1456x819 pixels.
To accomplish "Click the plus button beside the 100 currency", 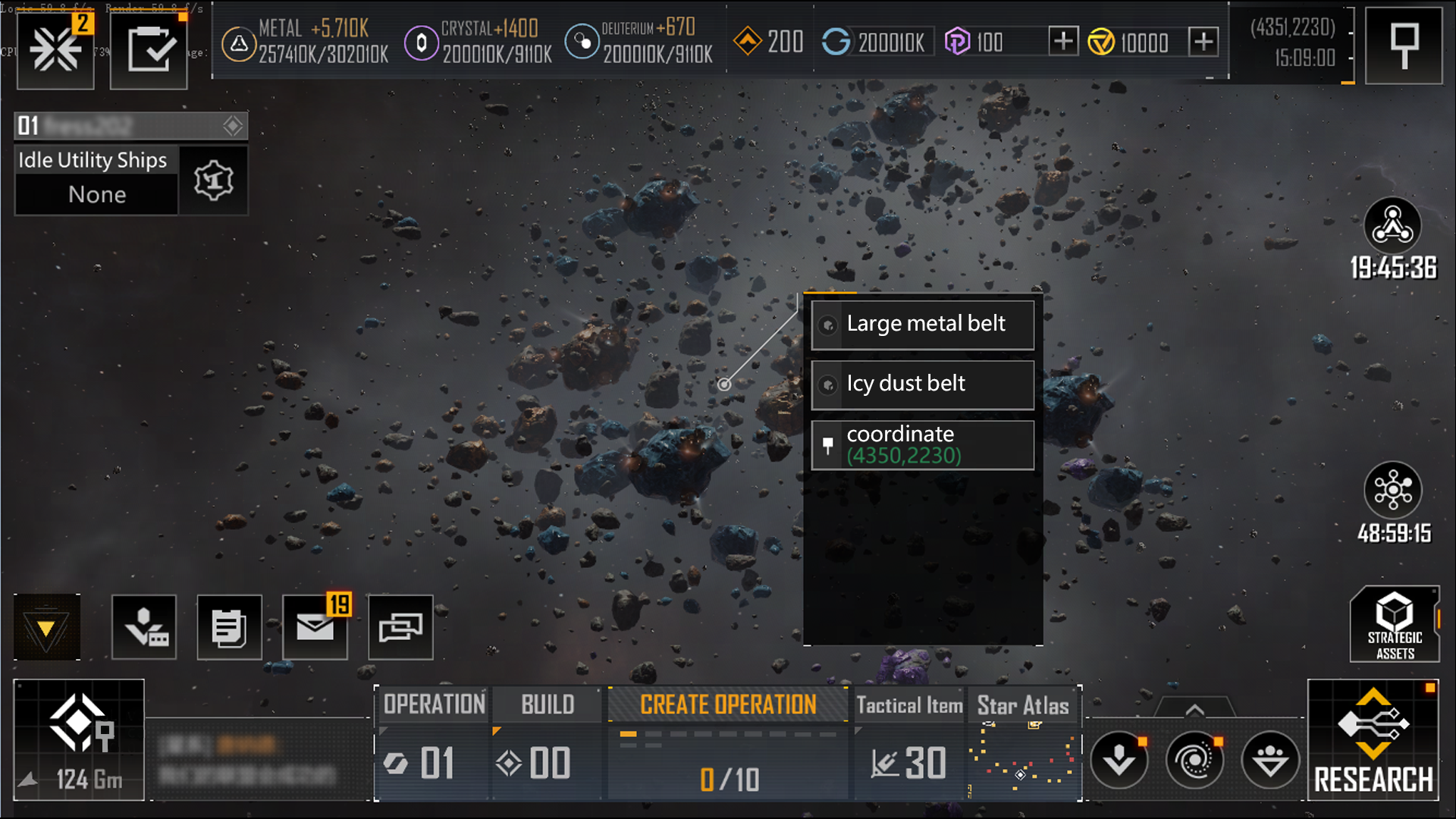I will pos(1063,41).
